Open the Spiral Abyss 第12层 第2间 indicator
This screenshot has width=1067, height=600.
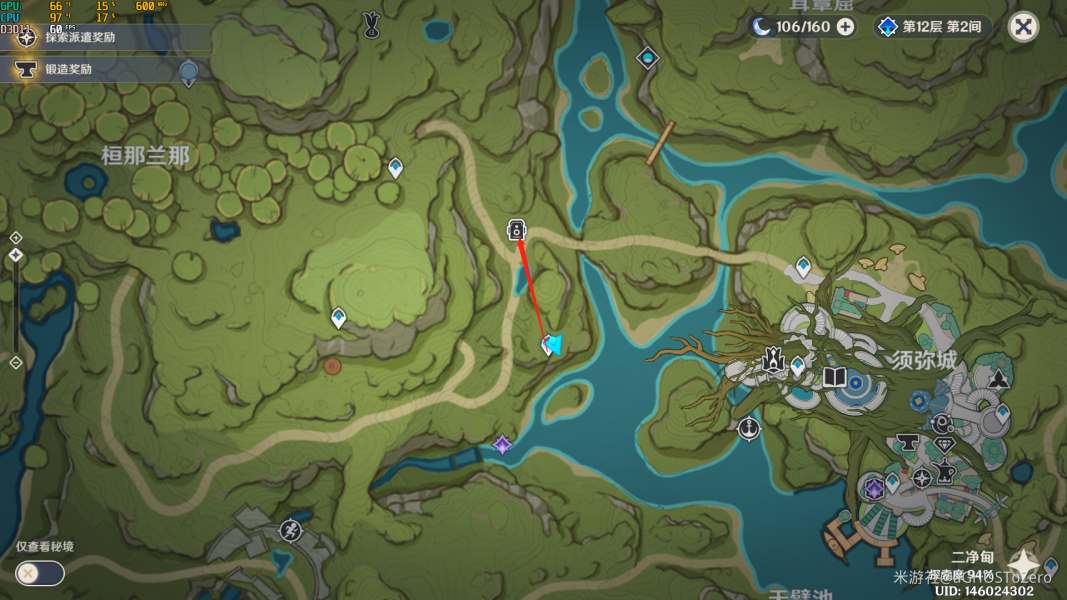932,27
